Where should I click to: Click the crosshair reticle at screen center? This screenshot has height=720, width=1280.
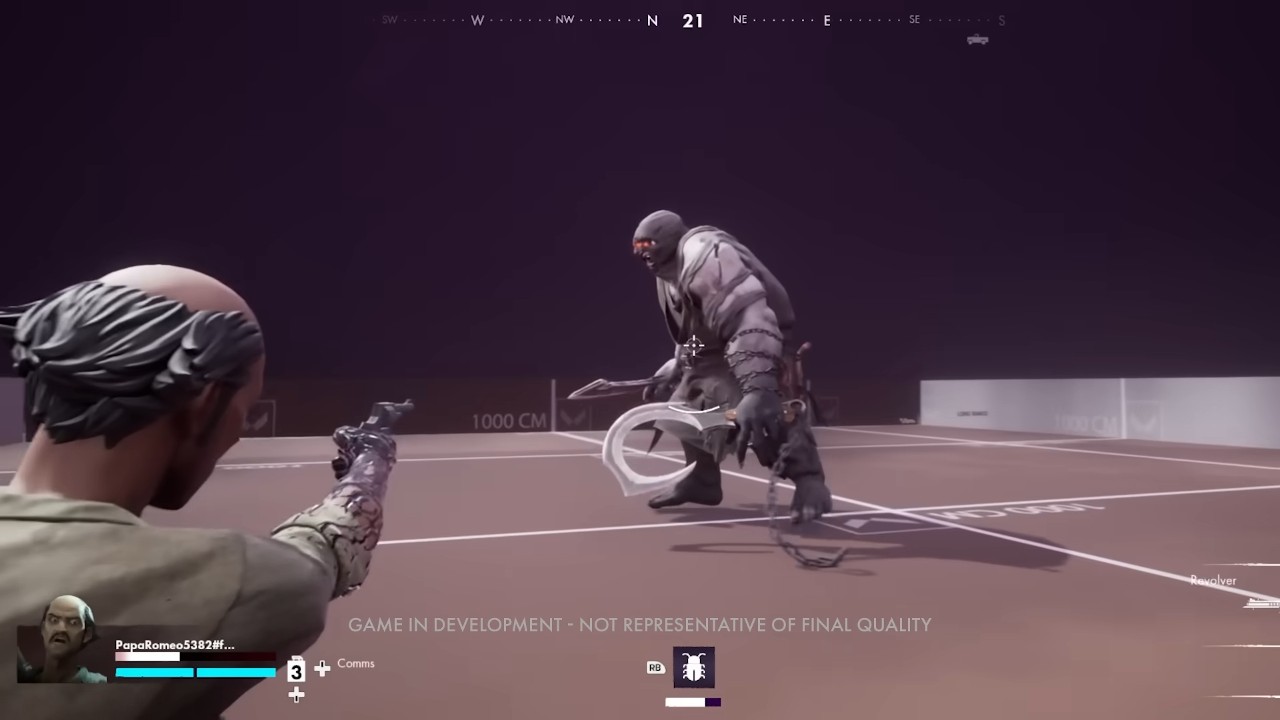(694, 347)
